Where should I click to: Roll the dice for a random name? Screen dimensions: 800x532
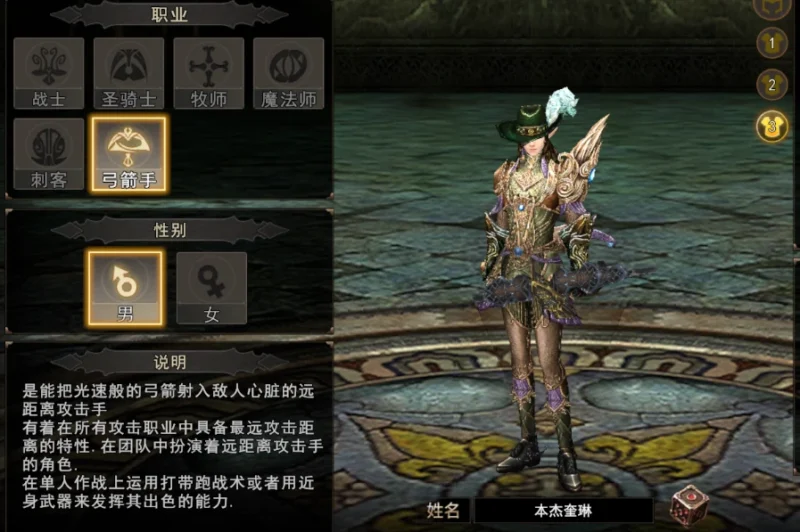point(688,505)
